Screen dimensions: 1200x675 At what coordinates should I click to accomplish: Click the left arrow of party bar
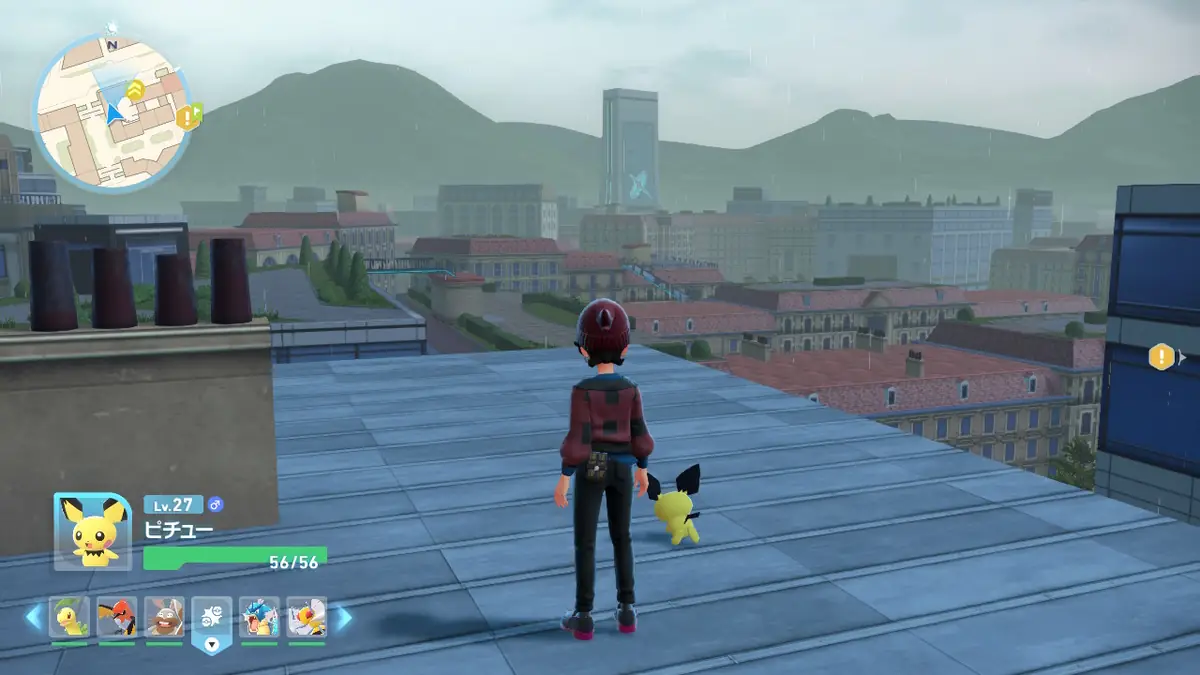coord(33,618)
